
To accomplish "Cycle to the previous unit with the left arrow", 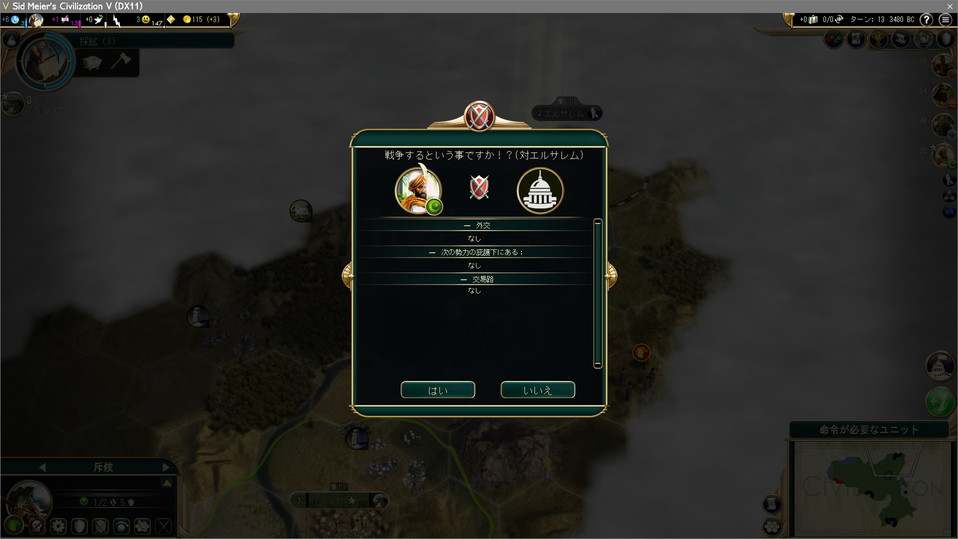I will (42, 467).
